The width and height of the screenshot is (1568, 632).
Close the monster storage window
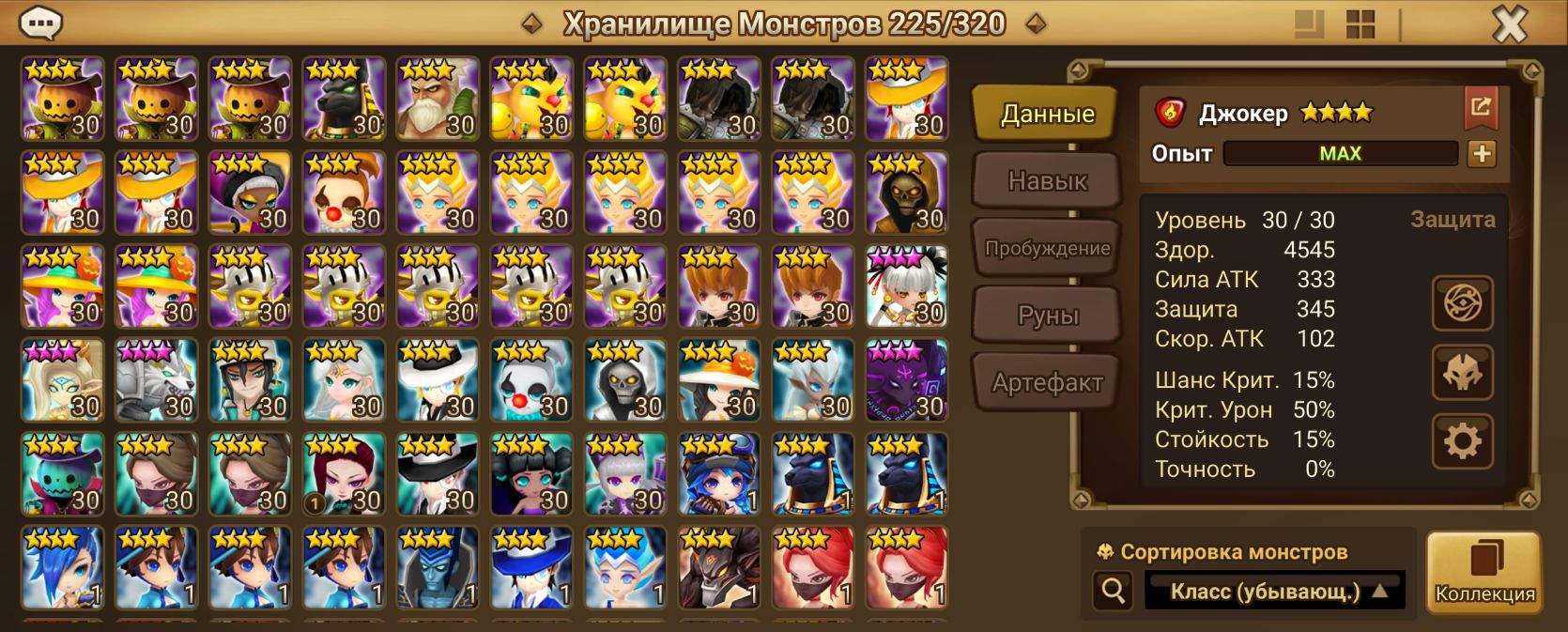[x=1509, y=24]
